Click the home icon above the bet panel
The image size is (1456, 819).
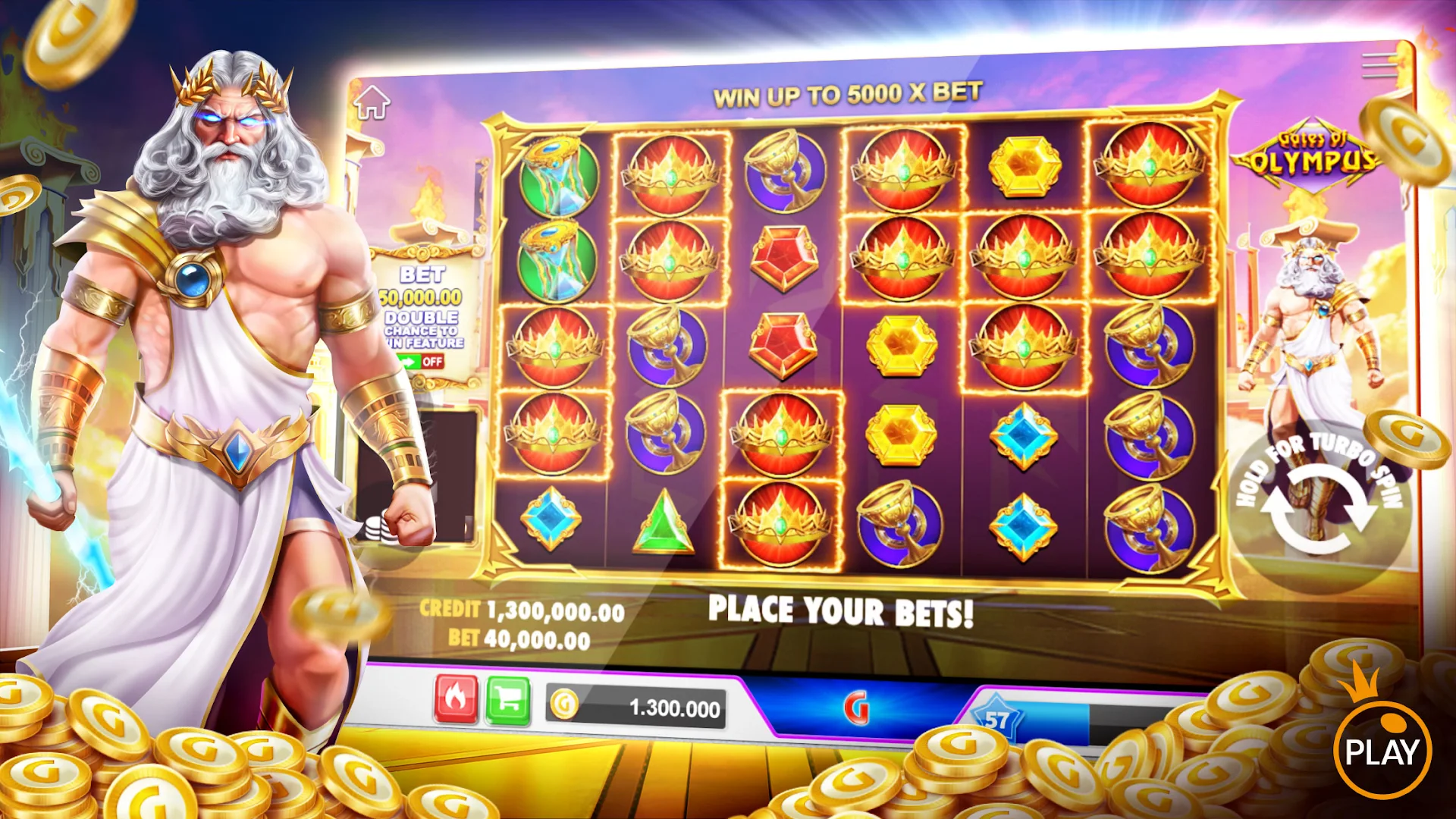coord(371,104)
